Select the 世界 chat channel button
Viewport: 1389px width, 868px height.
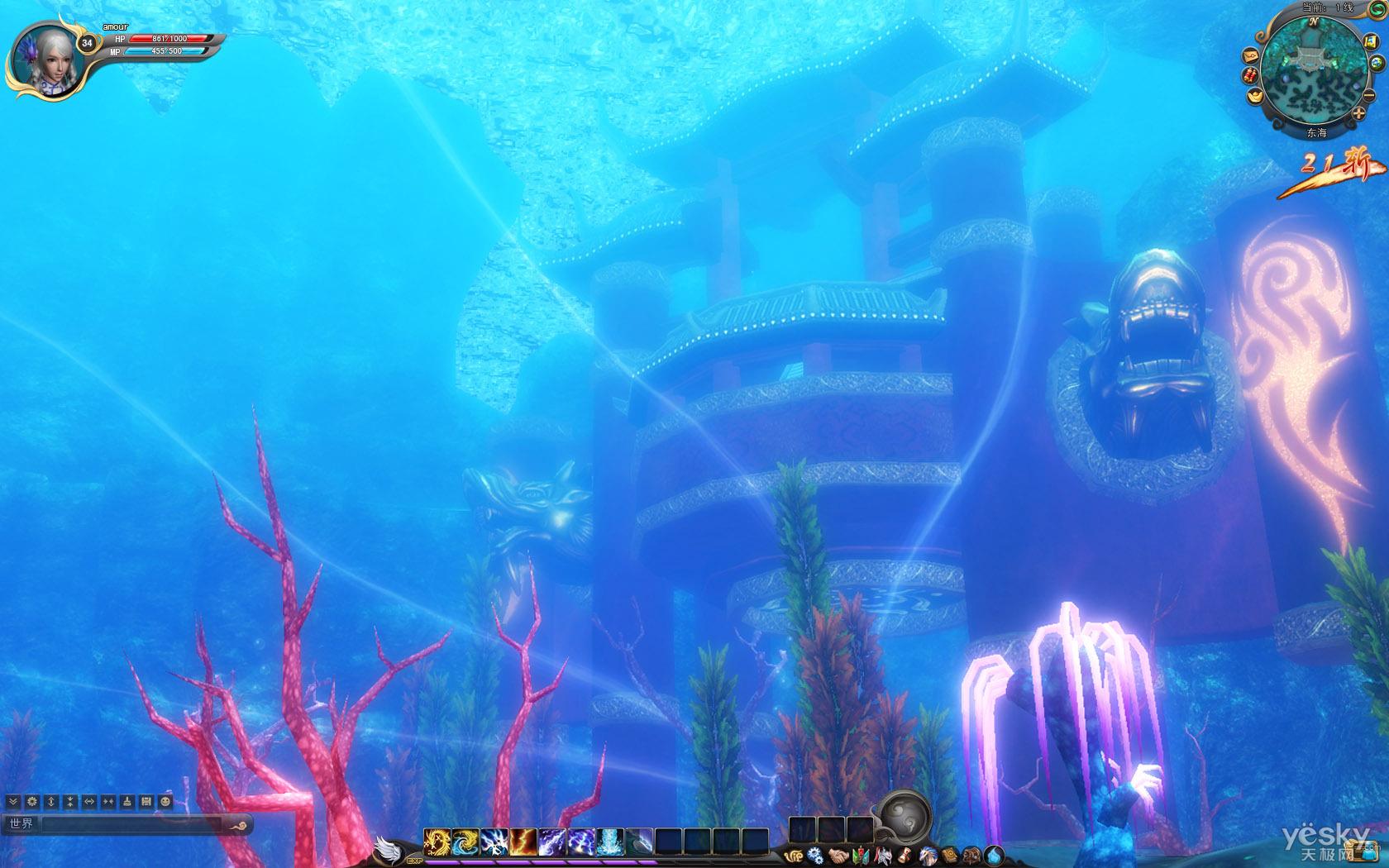tap(21, 824)
